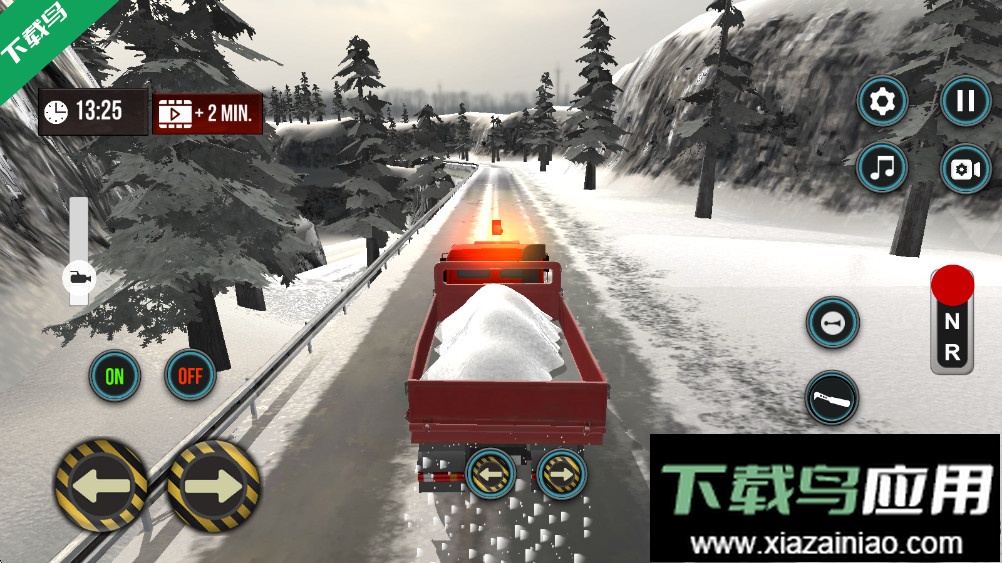Switch the camera view
The height and width of the screenshot is (563, 1002).
pyautogui.click(x=965, y=169)
